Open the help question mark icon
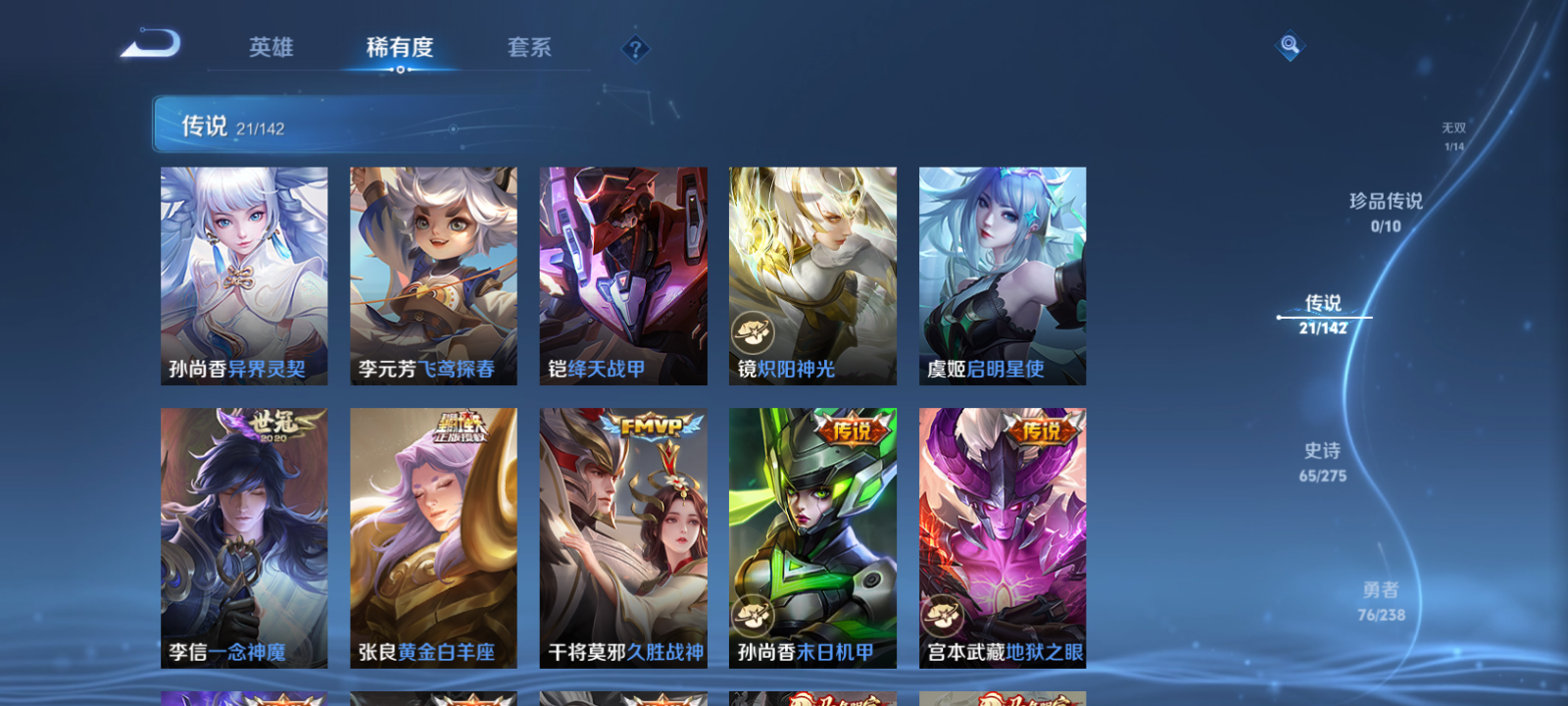 [634, 45]
